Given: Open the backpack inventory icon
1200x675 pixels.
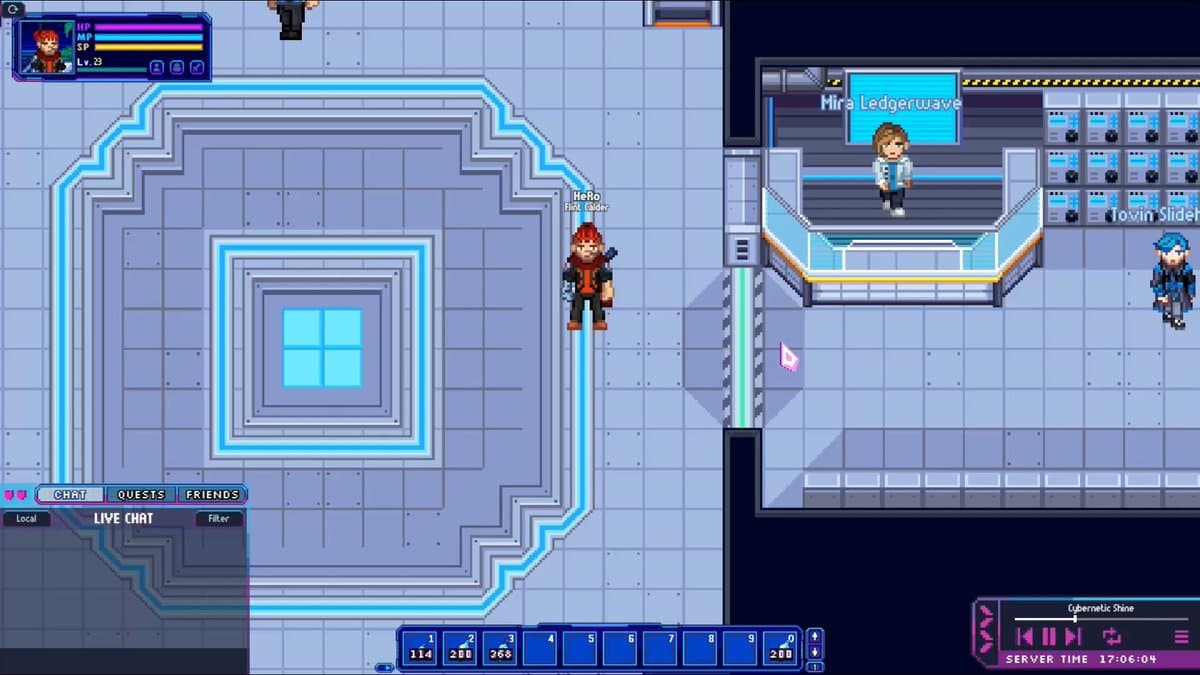Looking at the screenshot, I should coord(176,67).
